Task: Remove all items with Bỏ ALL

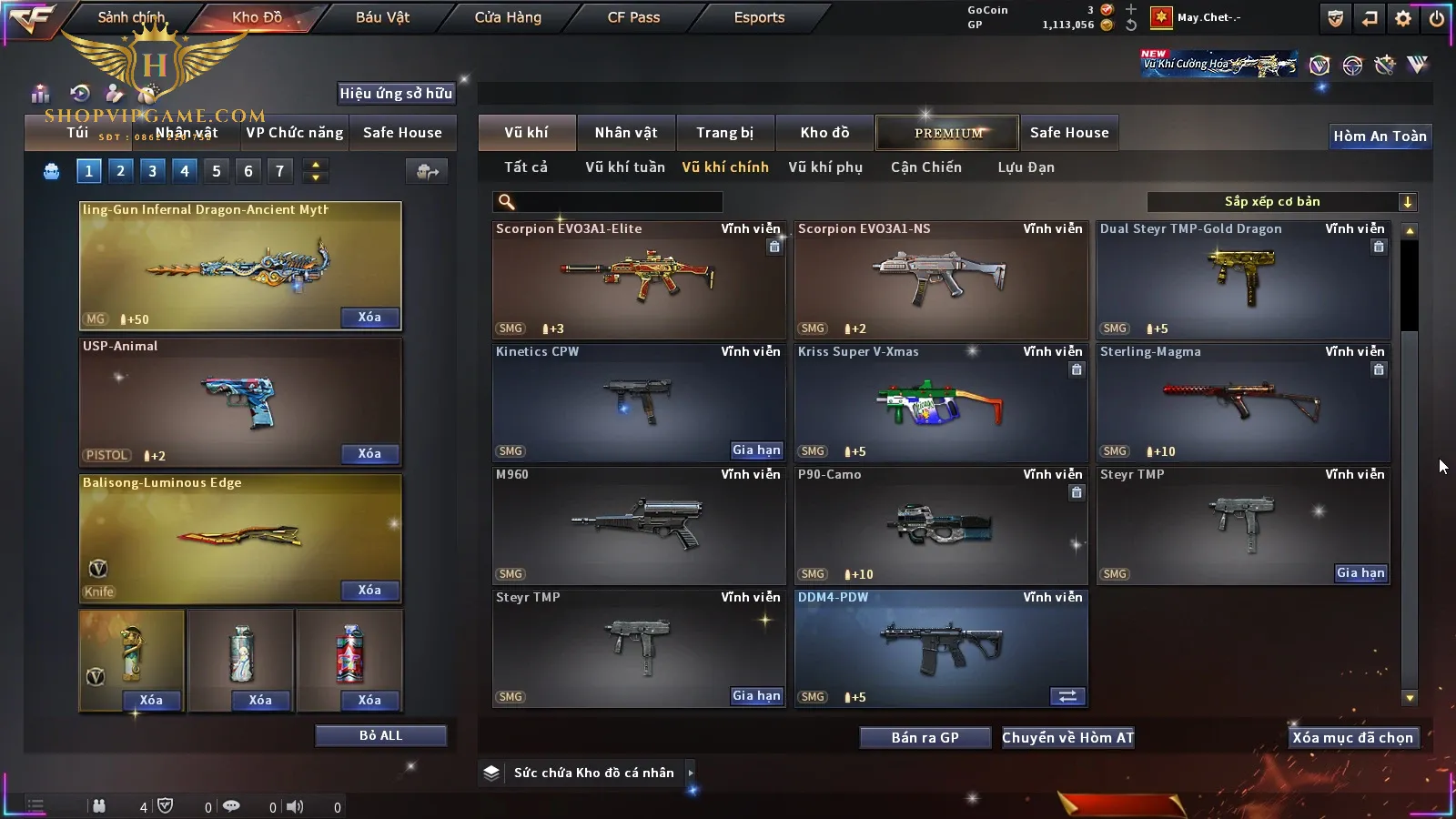Action: 380,735
